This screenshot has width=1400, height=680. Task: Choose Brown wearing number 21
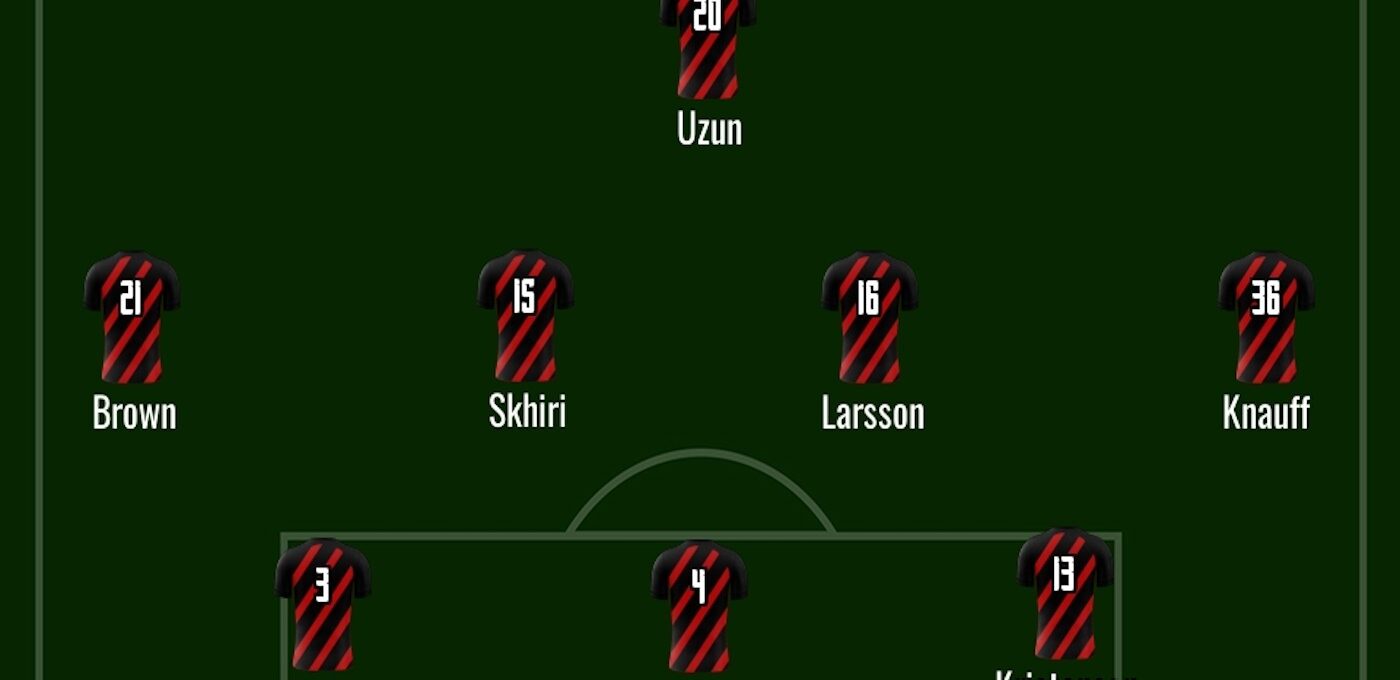pos(132,316)
